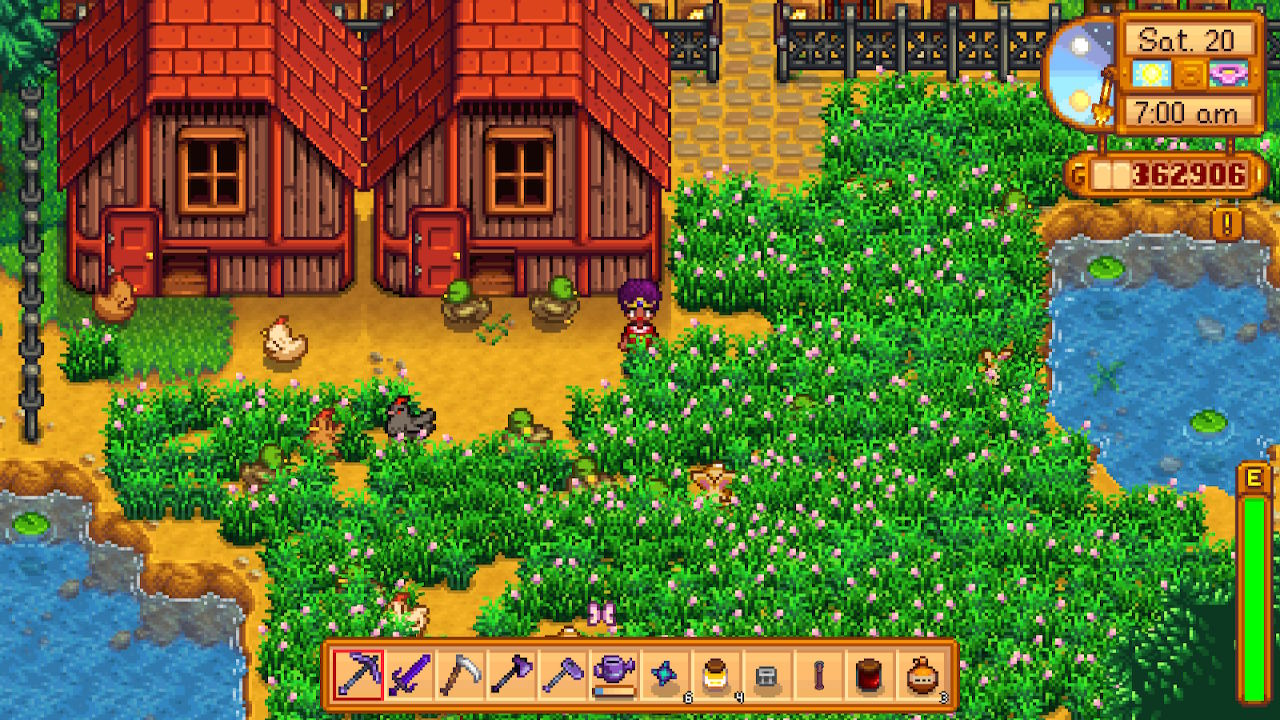Select the hoe tool

(x=562, y=675)
